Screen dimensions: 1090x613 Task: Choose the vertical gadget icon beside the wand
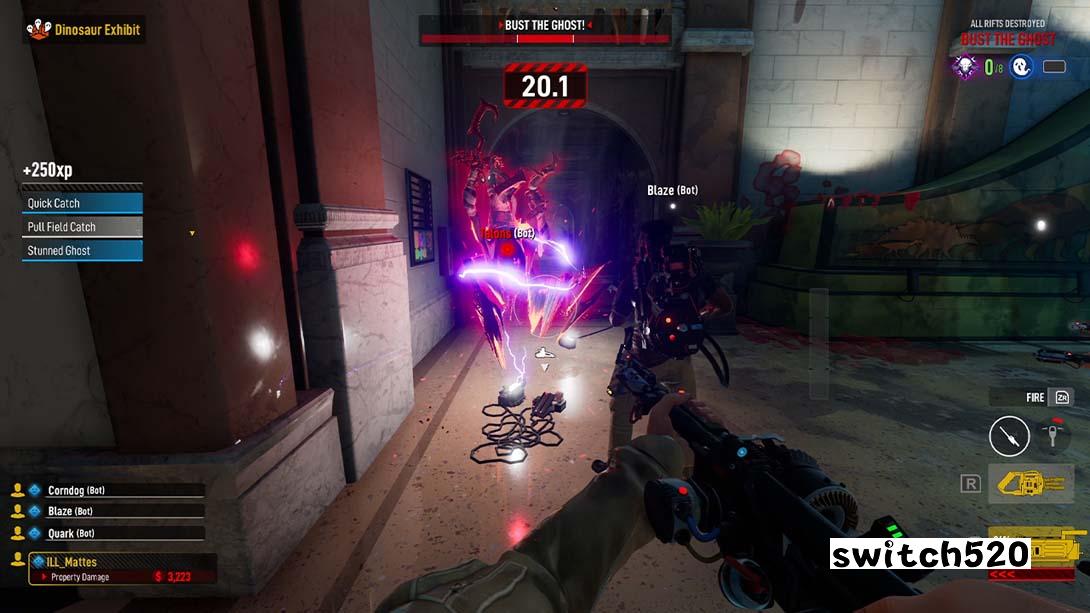pos(1052,435)
